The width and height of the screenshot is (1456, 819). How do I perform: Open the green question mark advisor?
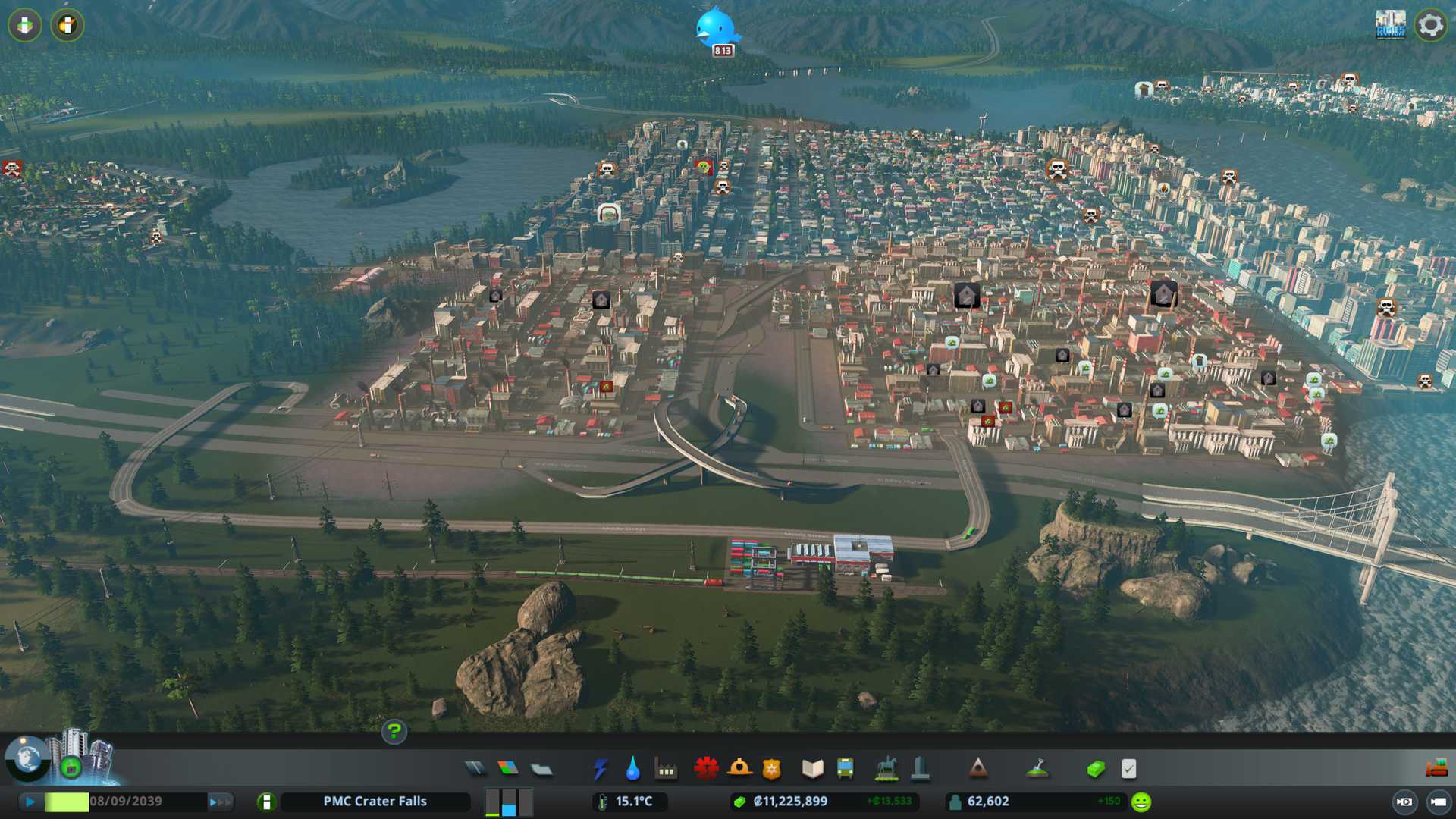pos(394,731)
